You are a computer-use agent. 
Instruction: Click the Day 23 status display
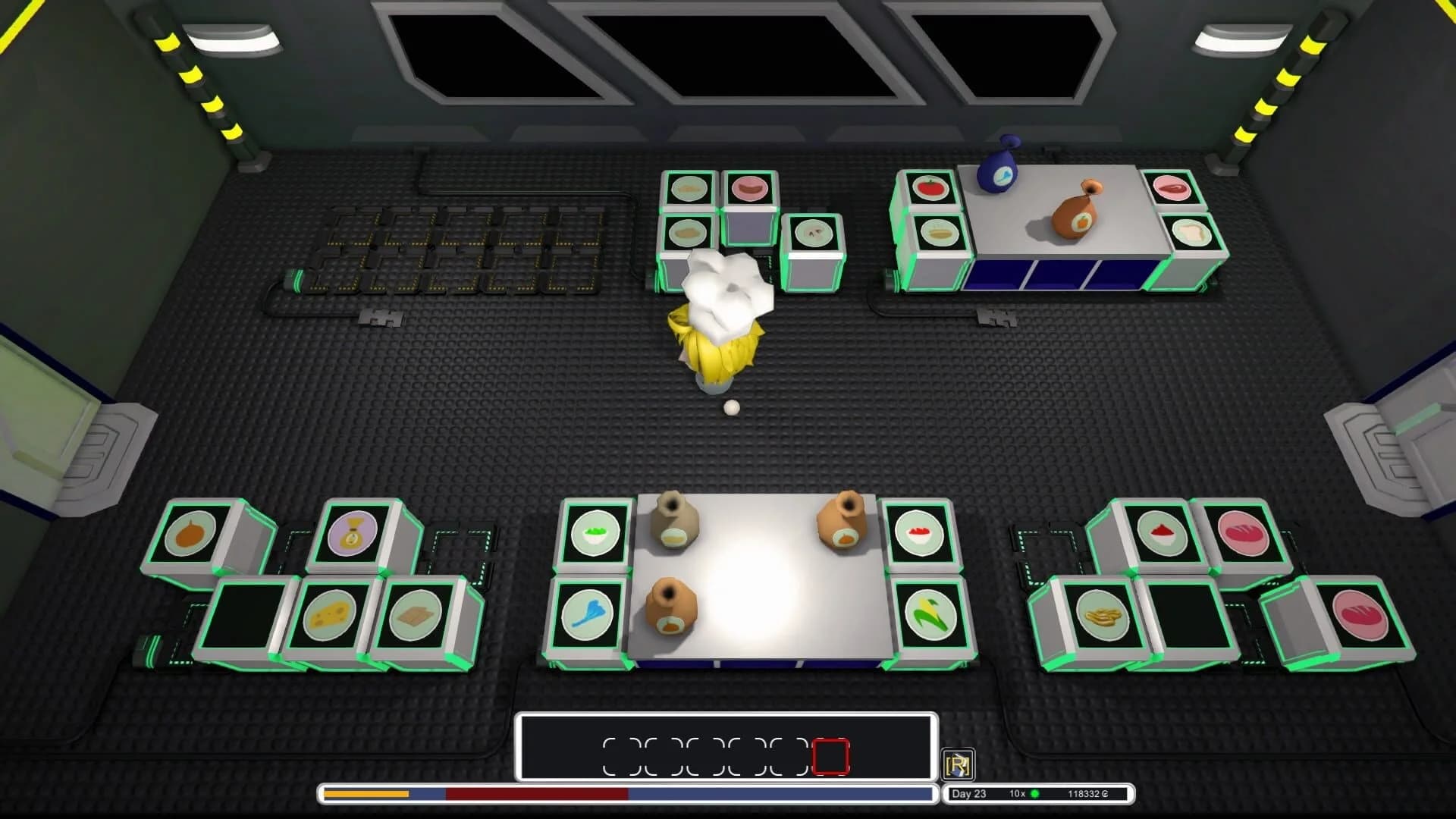click(971, 793)
